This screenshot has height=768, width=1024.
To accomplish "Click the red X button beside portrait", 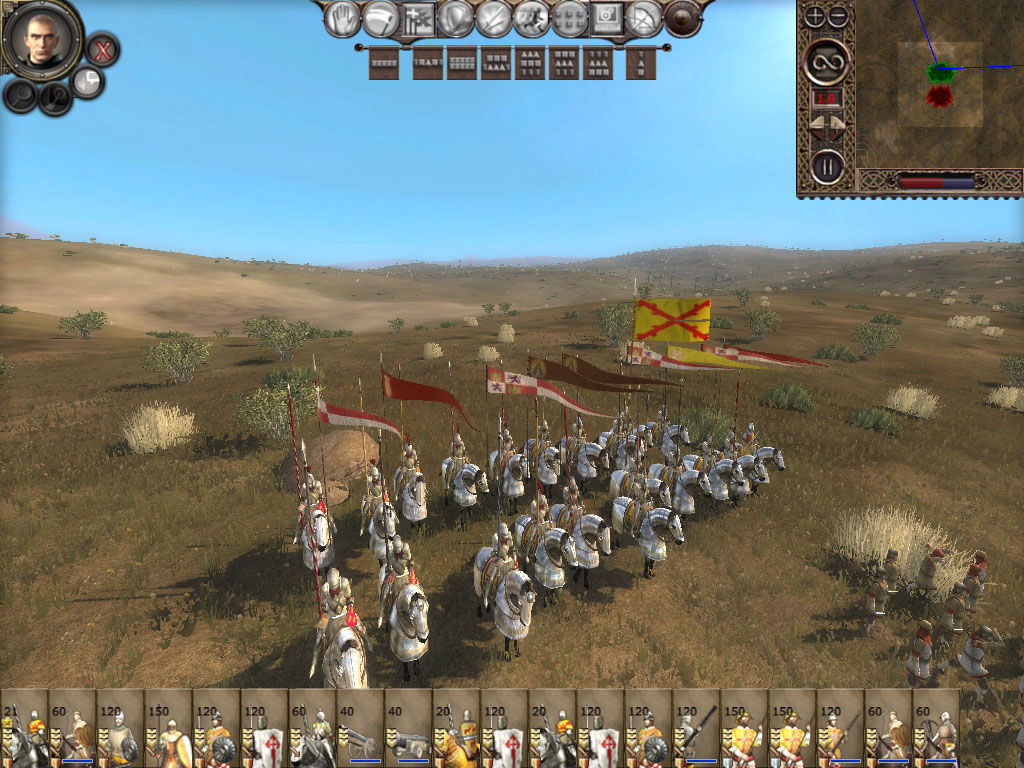I will (x=102, y=48).
